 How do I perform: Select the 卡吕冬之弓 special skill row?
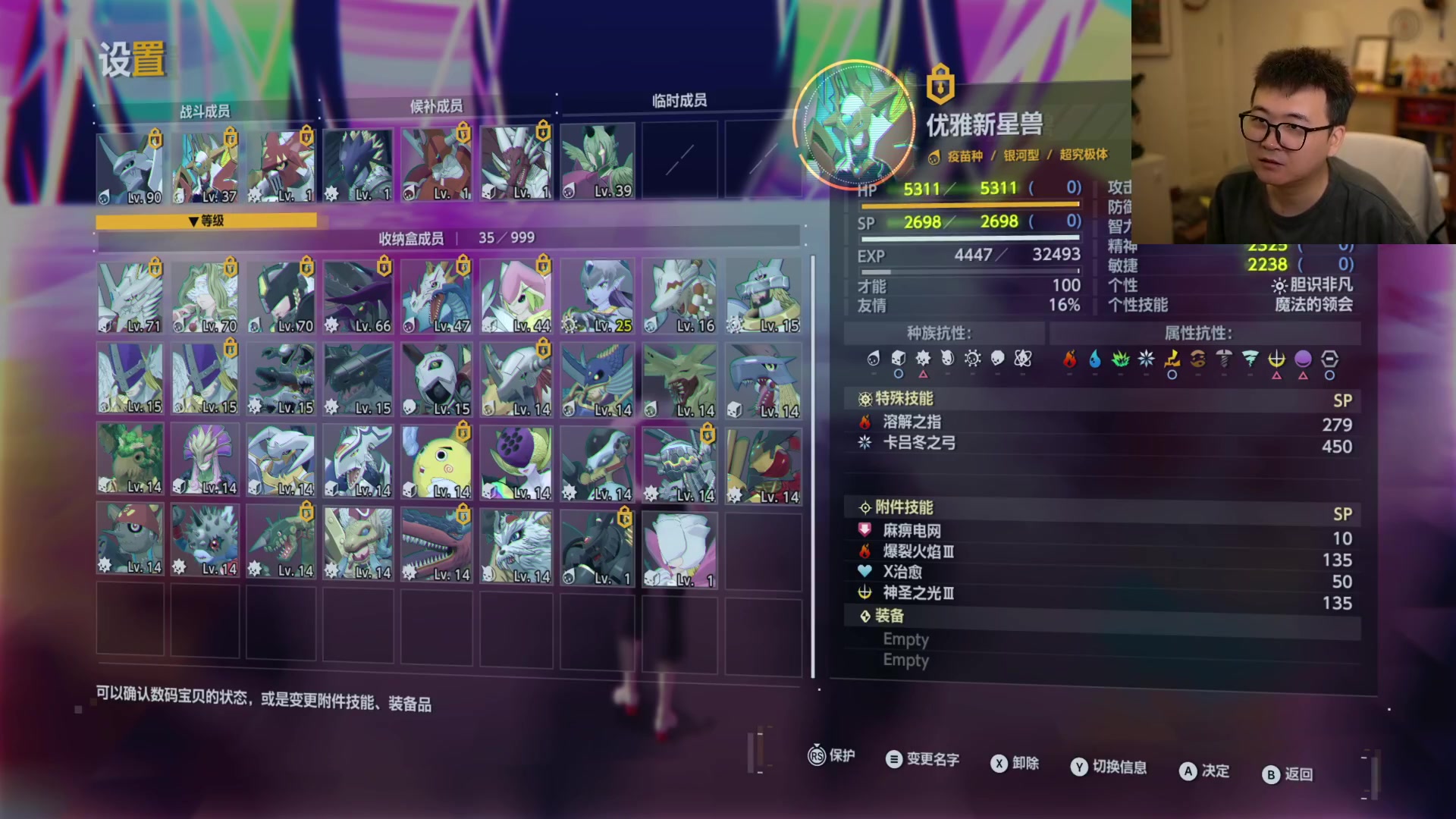(x=1103, y=444)
